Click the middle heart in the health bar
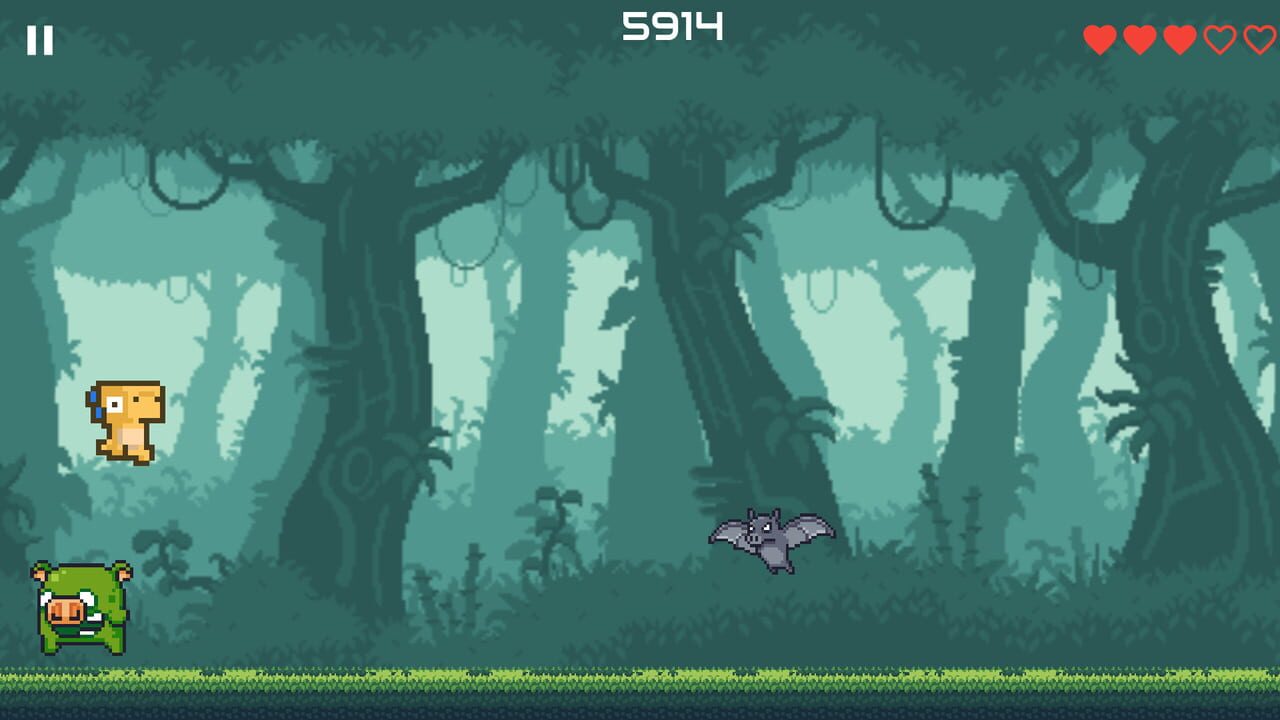Viewport: 1280px width, 720px height. [1178, 39]
